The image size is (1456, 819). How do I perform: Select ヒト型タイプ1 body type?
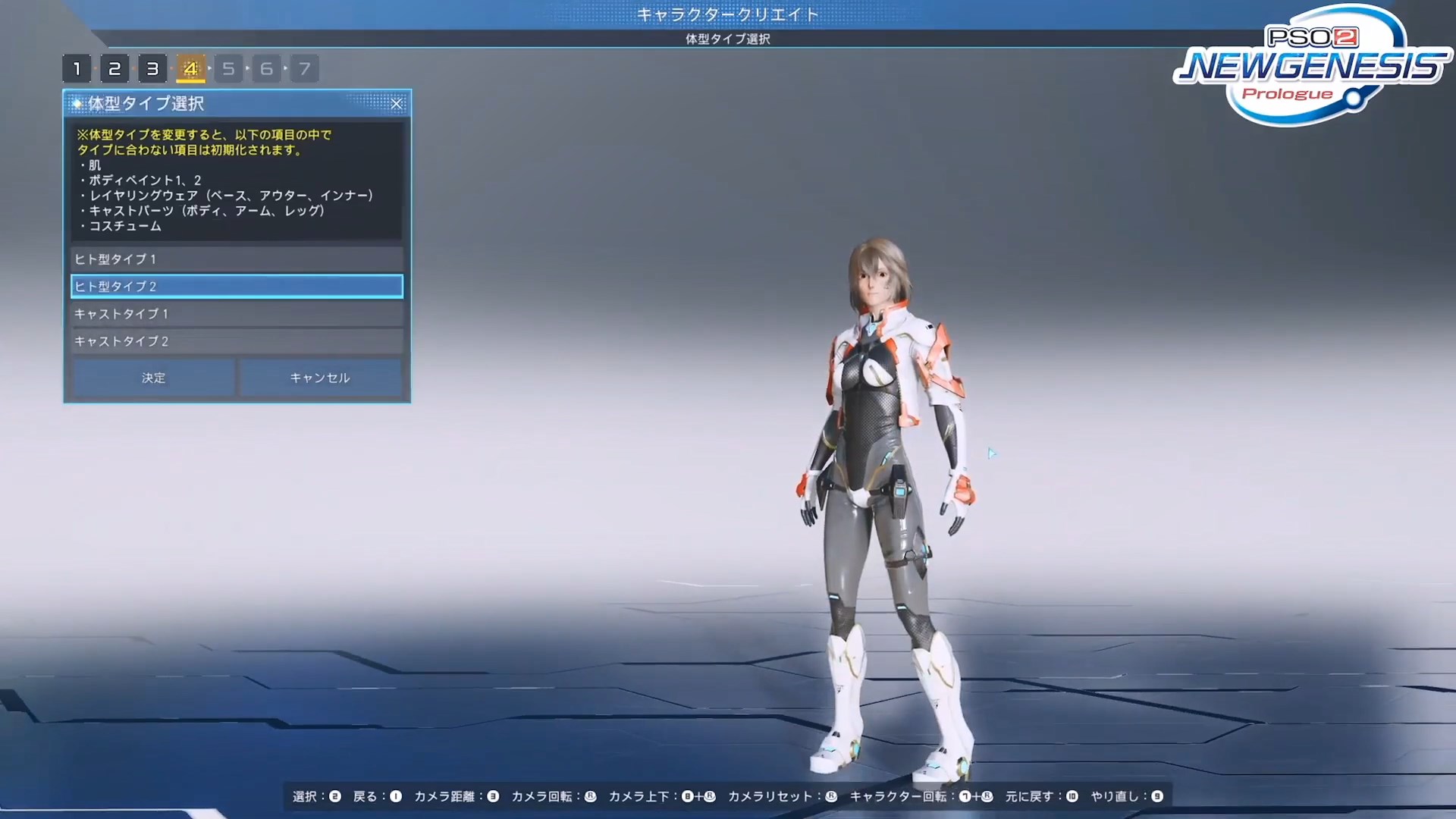coord(237,259)
